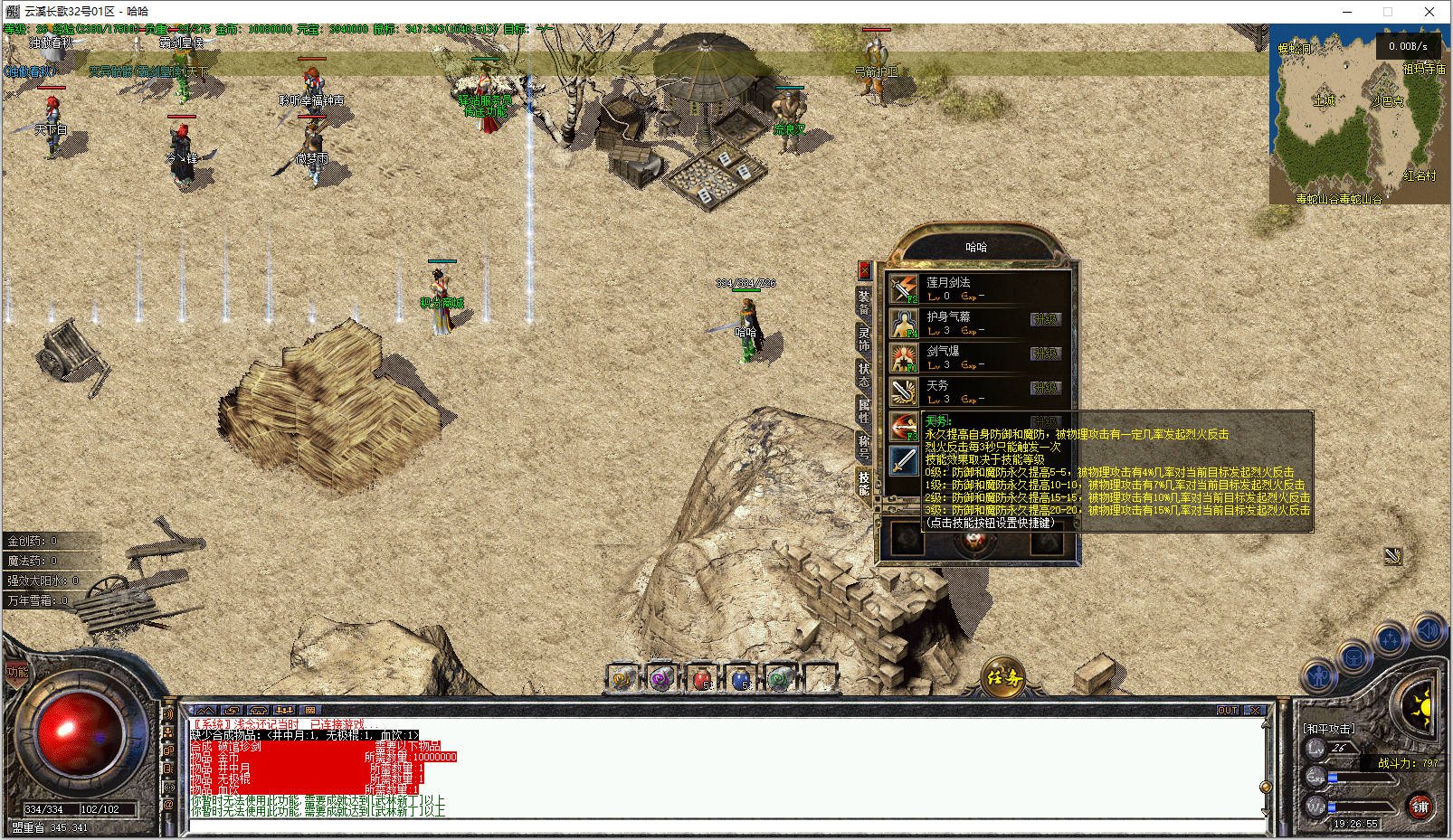Select the 莲月剑法 skill icon

click(904, 288)
